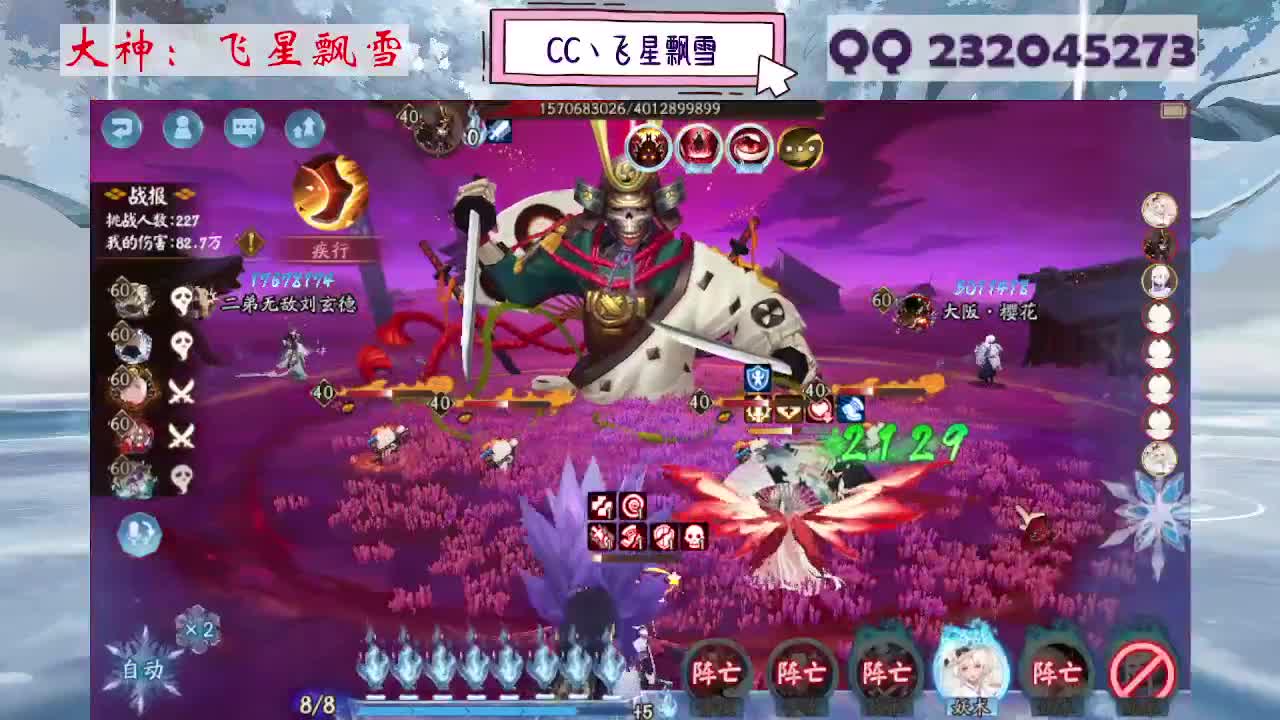This screenshot has height=720, width=1280.
Task: Open the chat bubble icon
Action: click(x=243, y=130)
